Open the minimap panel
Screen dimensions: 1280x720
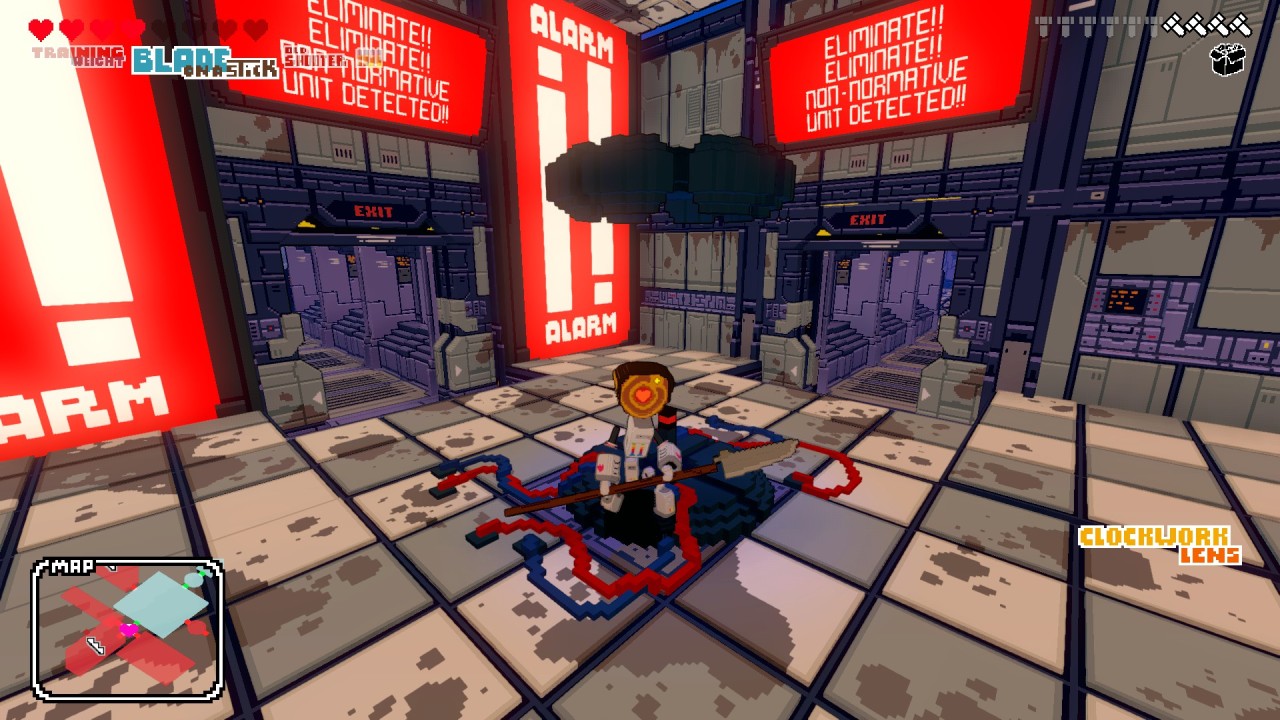(x=127, y=629)
